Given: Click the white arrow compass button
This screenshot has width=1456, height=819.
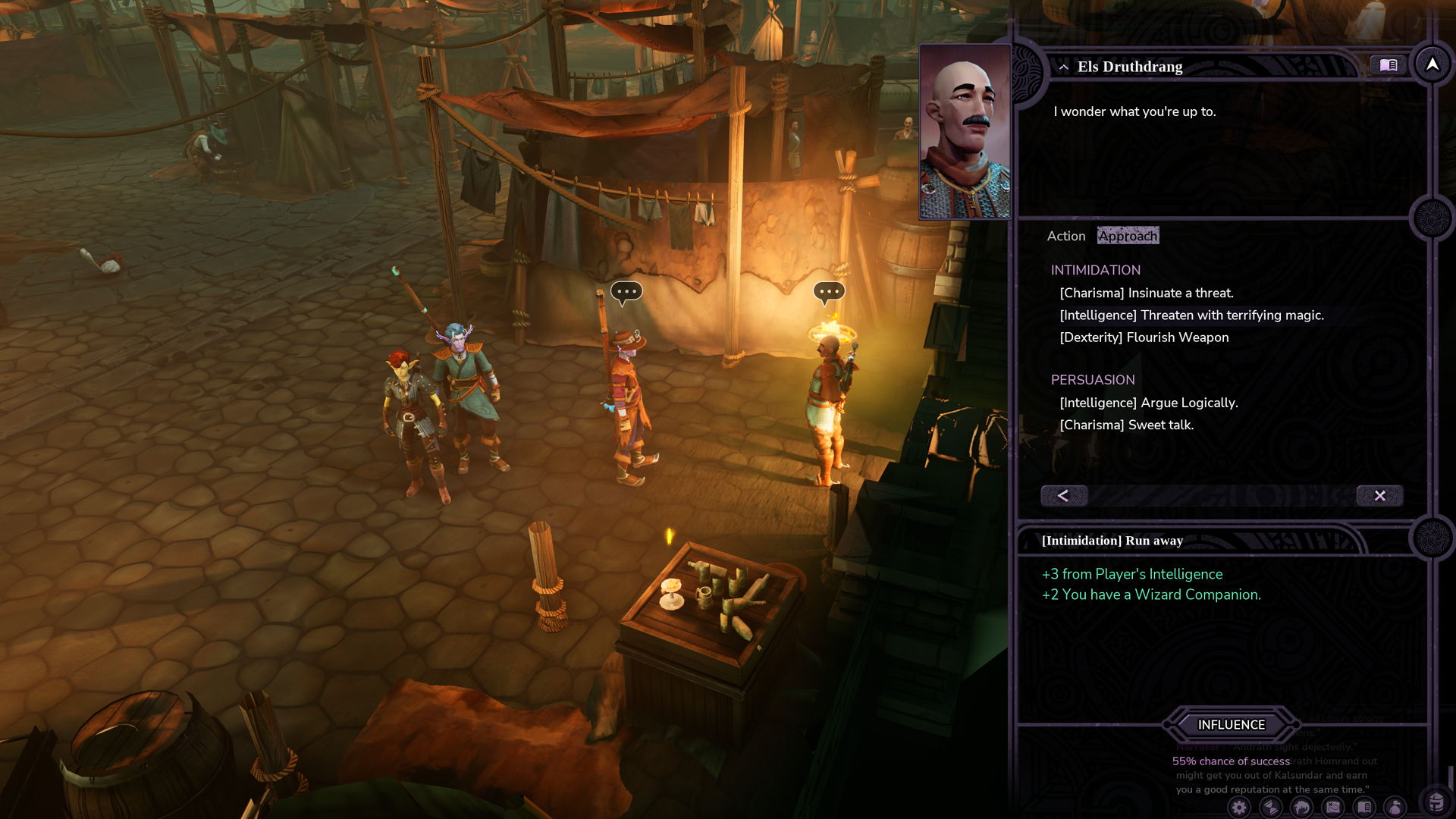Looking at the screenshot, I should pos(1432,65).
